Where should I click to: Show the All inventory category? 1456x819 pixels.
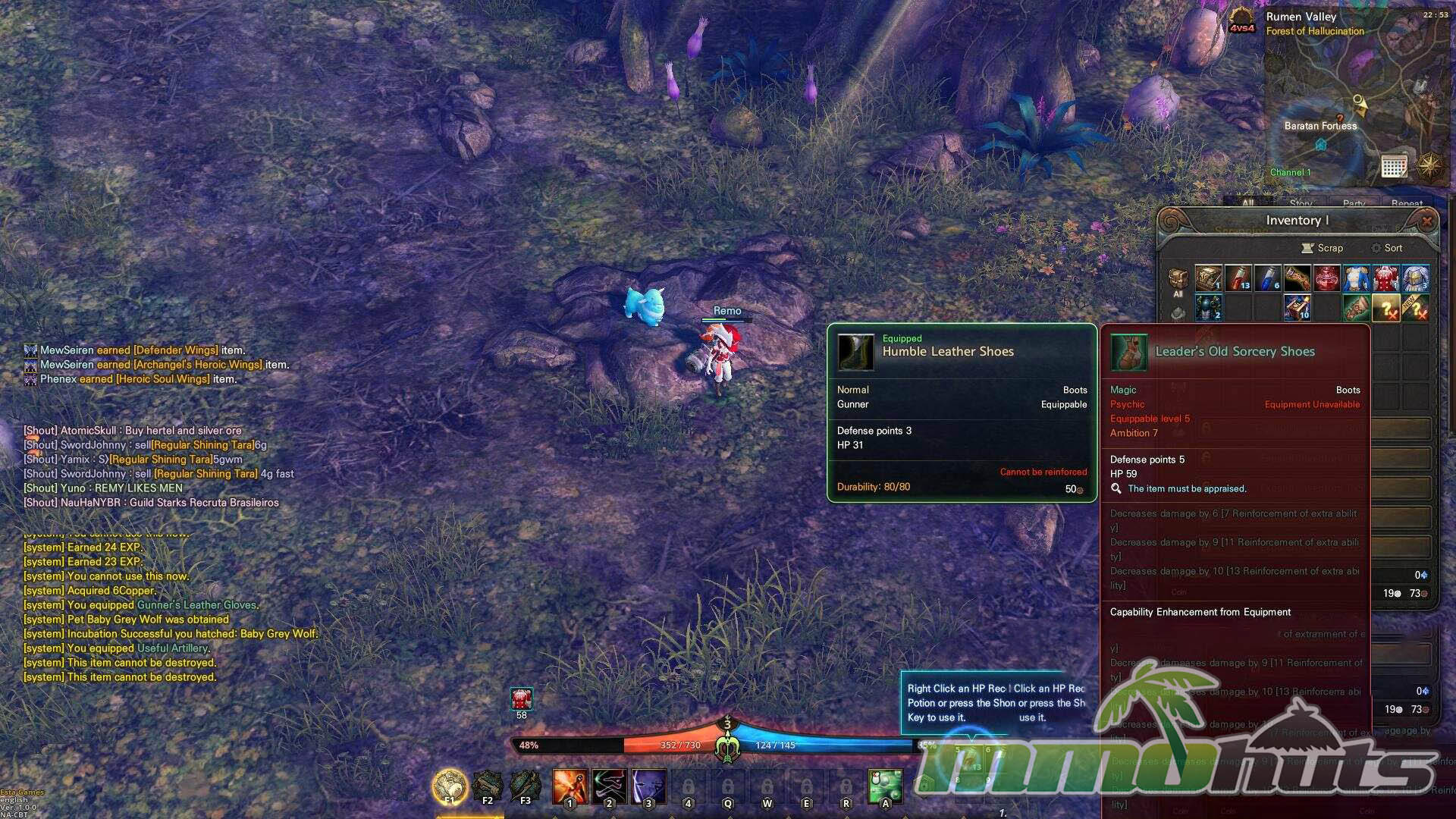[1178, 282]
